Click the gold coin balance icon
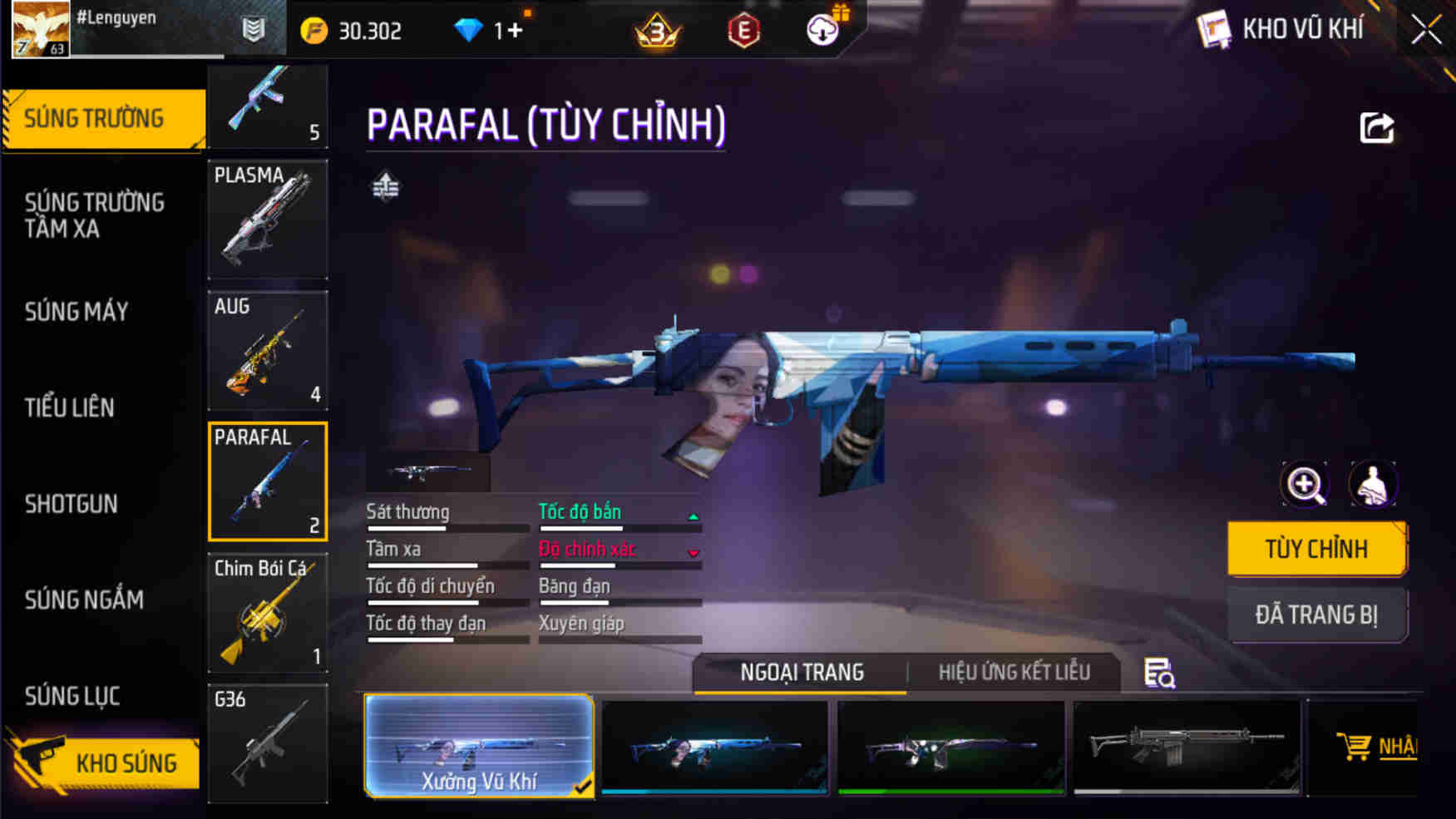 (x=314, y=28)
